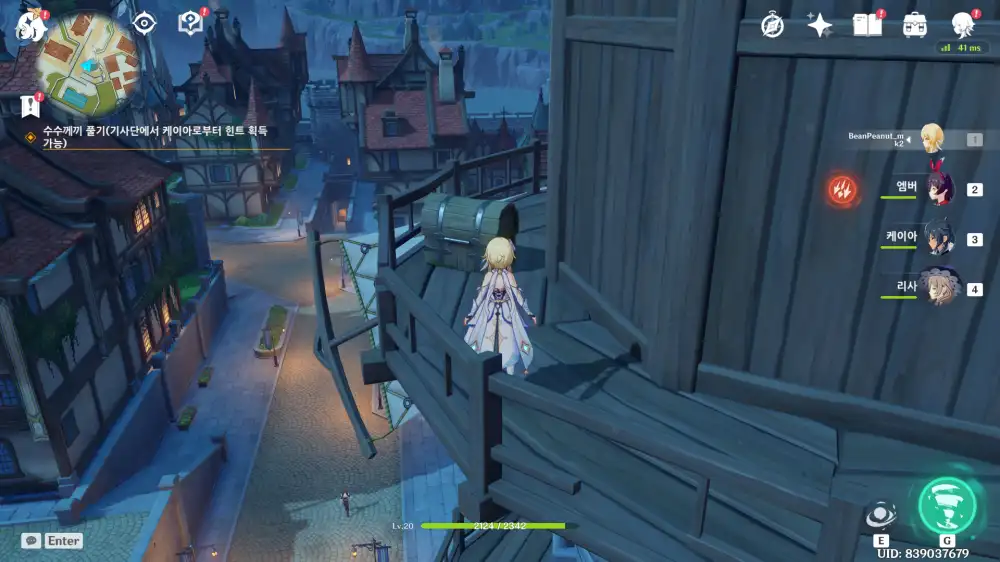Image resolution: width=1000 pixels, height=562 pixels.
Task: Open the circular minimap
Action: coord(88,62)
